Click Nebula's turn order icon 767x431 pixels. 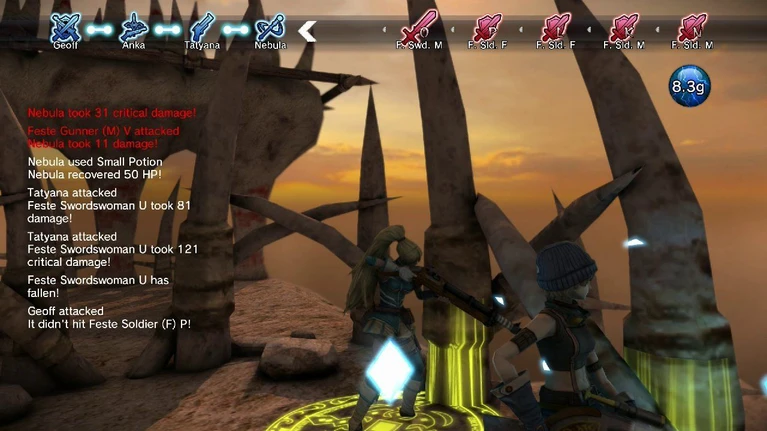point(270,27)
